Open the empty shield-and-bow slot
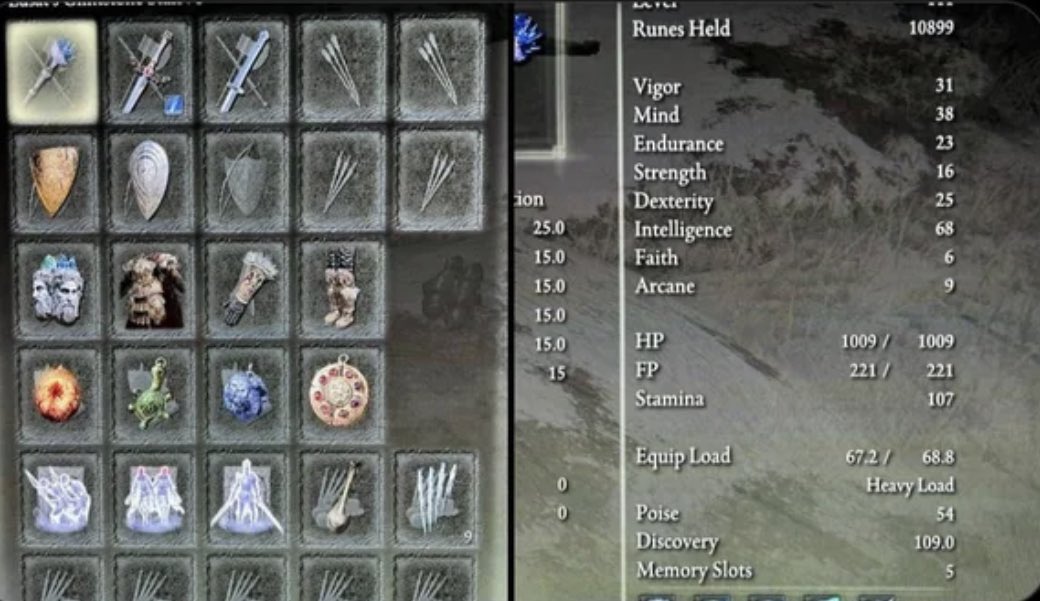The image size is (1040, 601). tap(245, 182)
